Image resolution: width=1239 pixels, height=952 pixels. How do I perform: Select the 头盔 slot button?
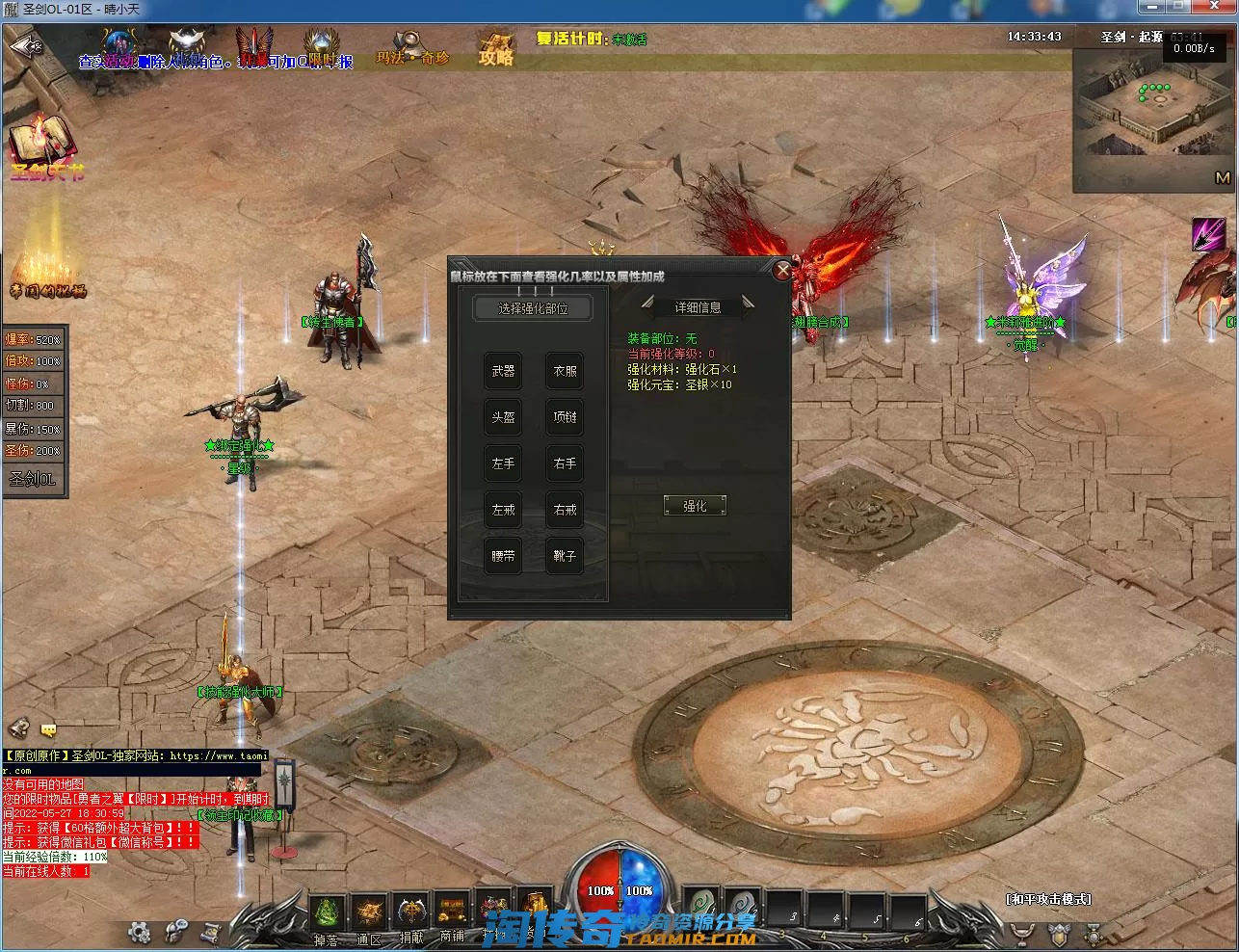(503, 417)
